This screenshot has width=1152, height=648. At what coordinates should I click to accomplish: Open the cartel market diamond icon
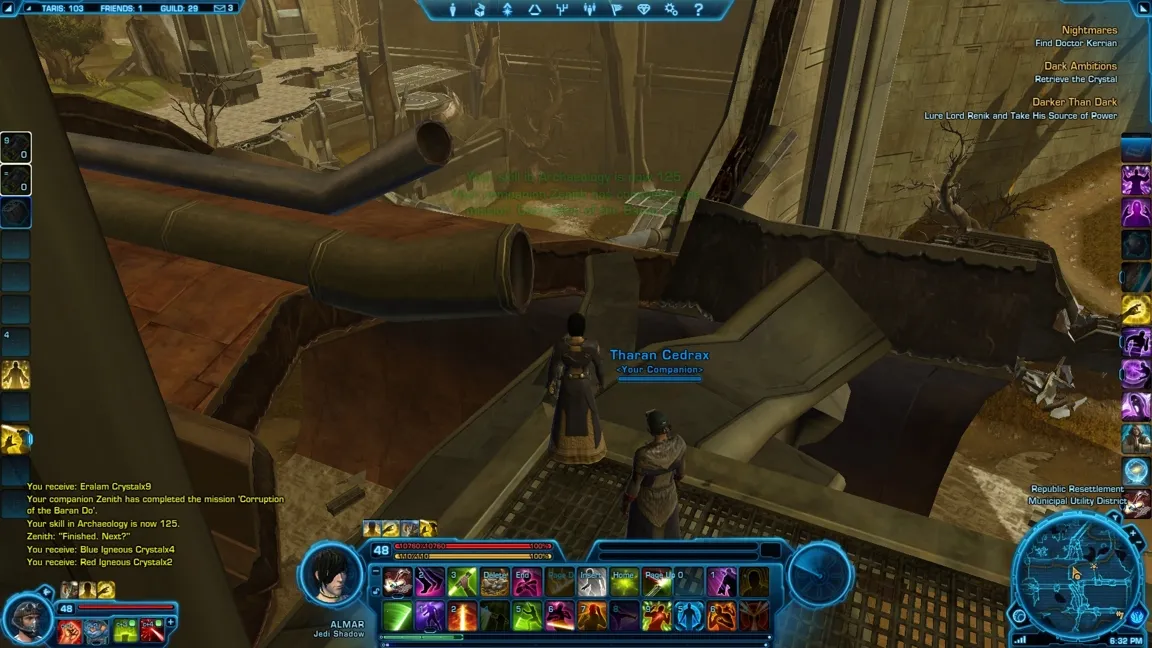coord(644,9)
